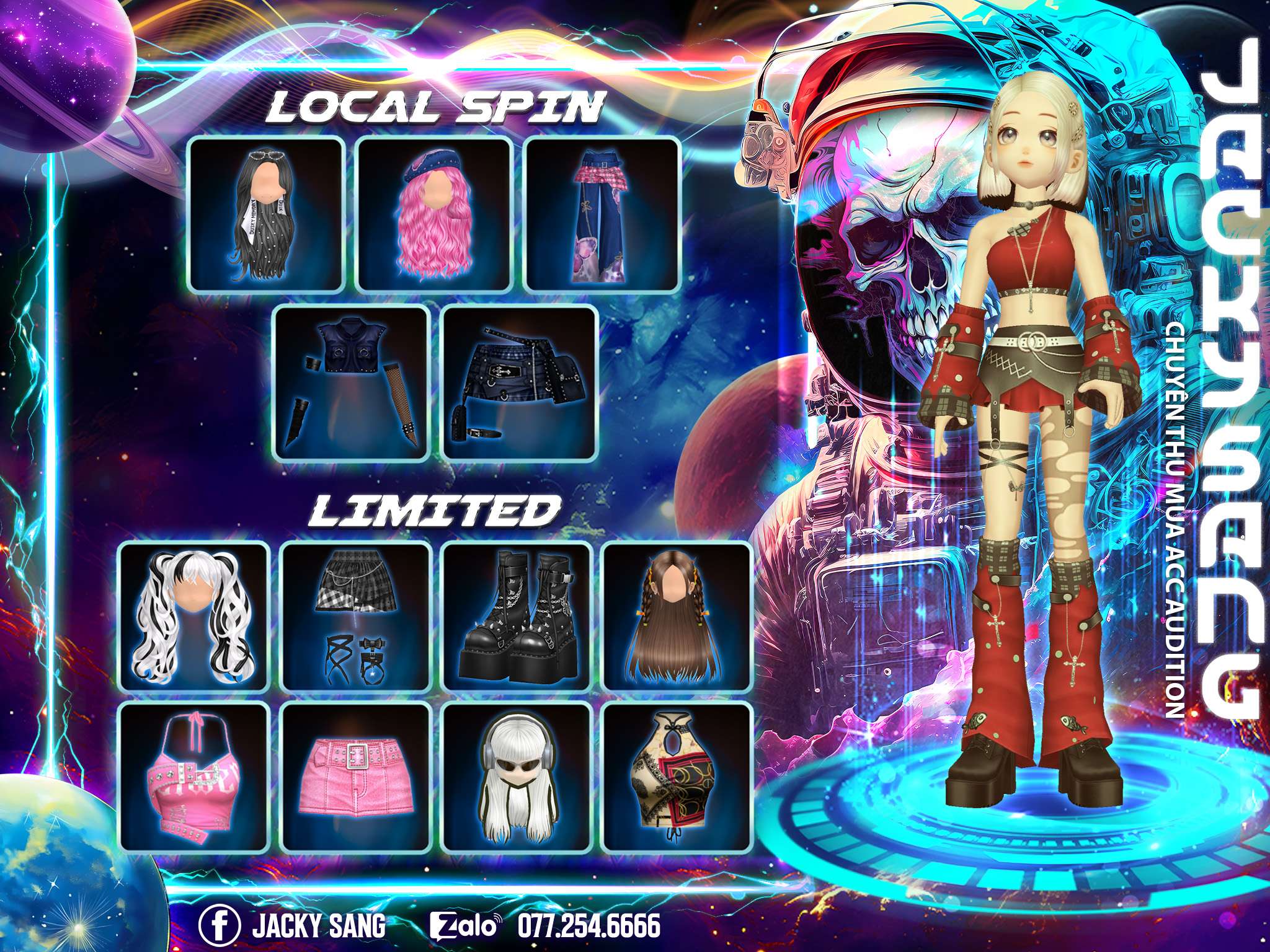Pick the pink halter crop top
This screenshot has height=952, width=1270.
coord(193,777)
